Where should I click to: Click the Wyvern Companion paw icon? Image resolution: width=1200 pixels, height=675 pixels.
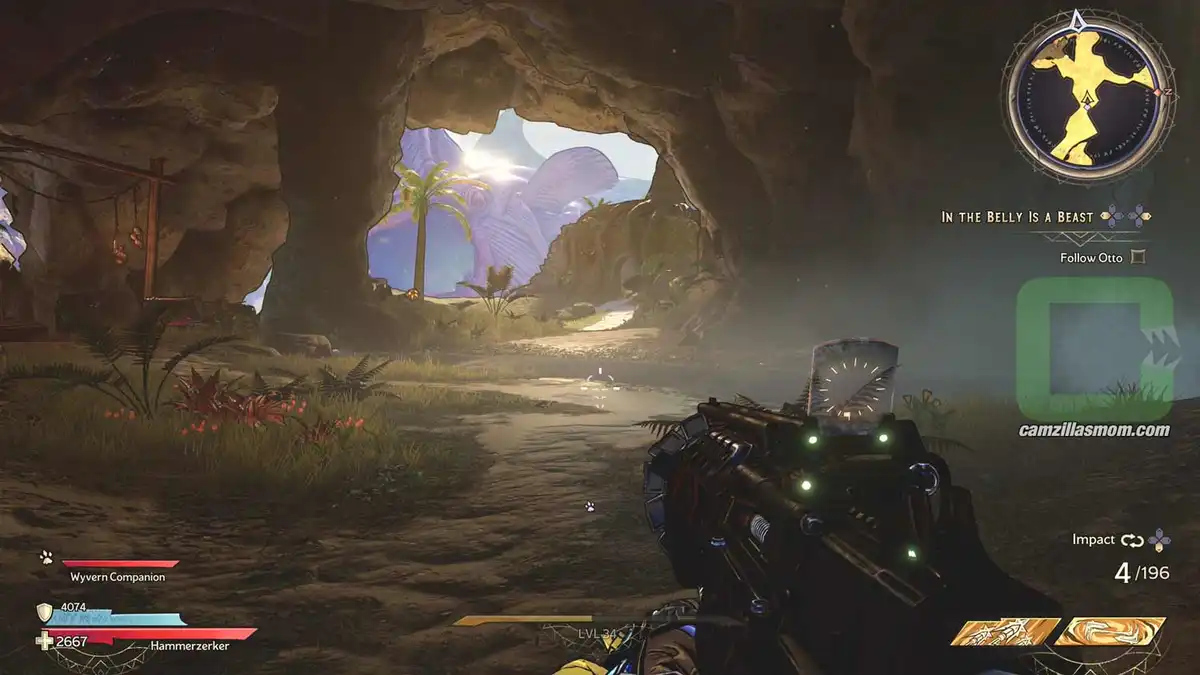point(46,558)
